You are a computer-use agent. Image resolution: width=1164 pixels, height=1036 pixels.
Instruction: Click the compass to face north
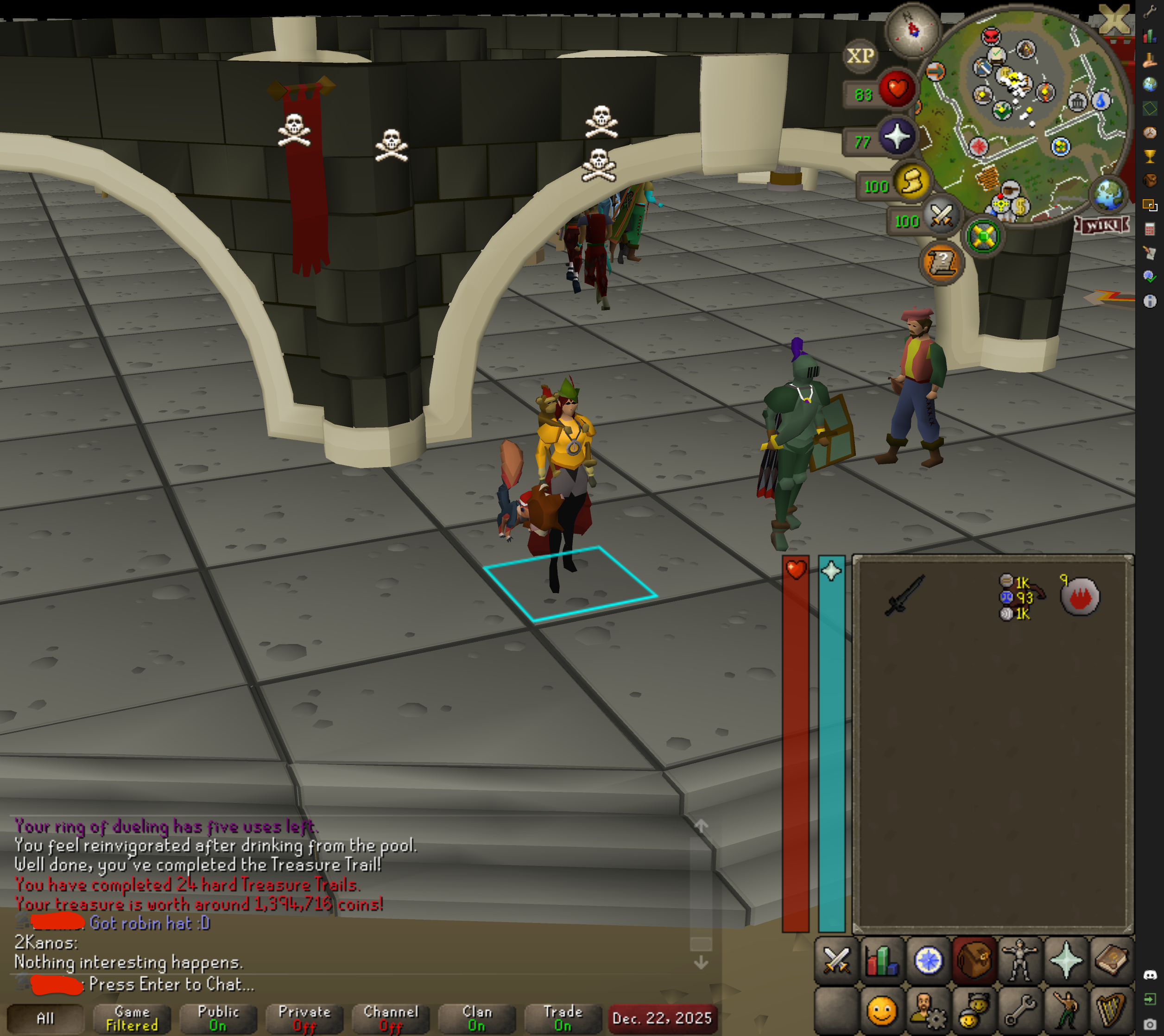pos(912,30)
